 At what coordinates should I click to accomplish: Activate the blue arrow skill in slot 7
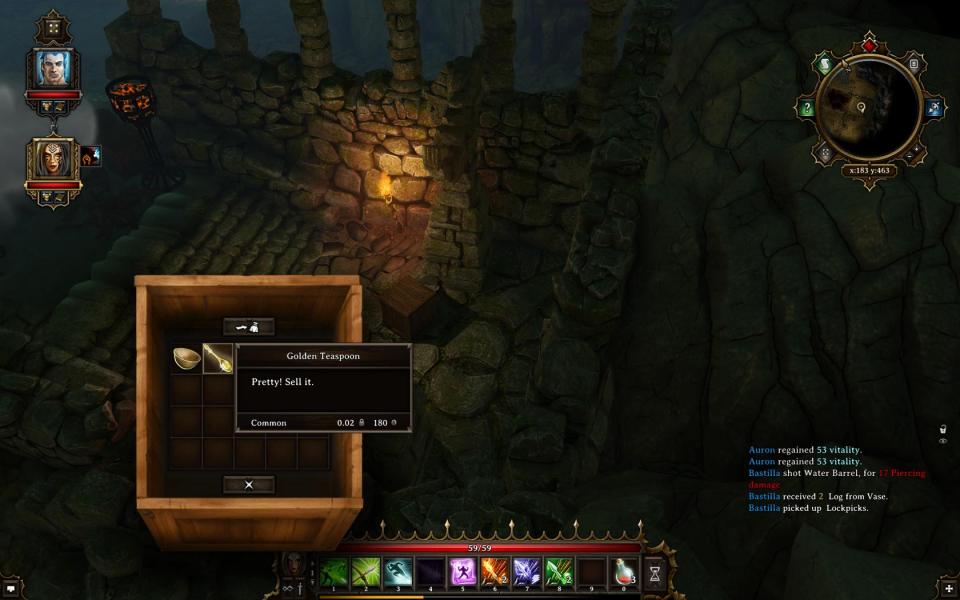coord(526,573)
